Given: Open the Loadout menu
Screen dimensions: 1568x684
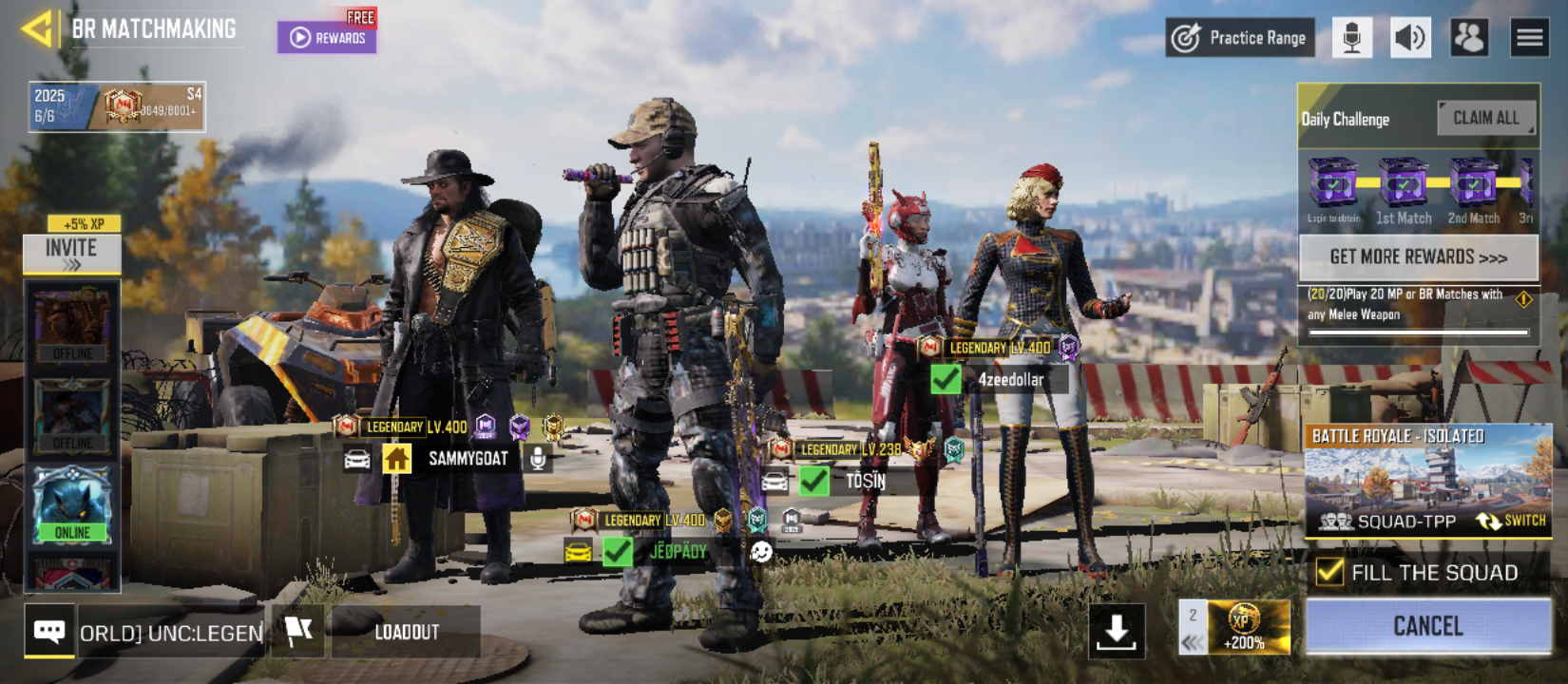Looking at the screenshot, I should tap(407, 632).
